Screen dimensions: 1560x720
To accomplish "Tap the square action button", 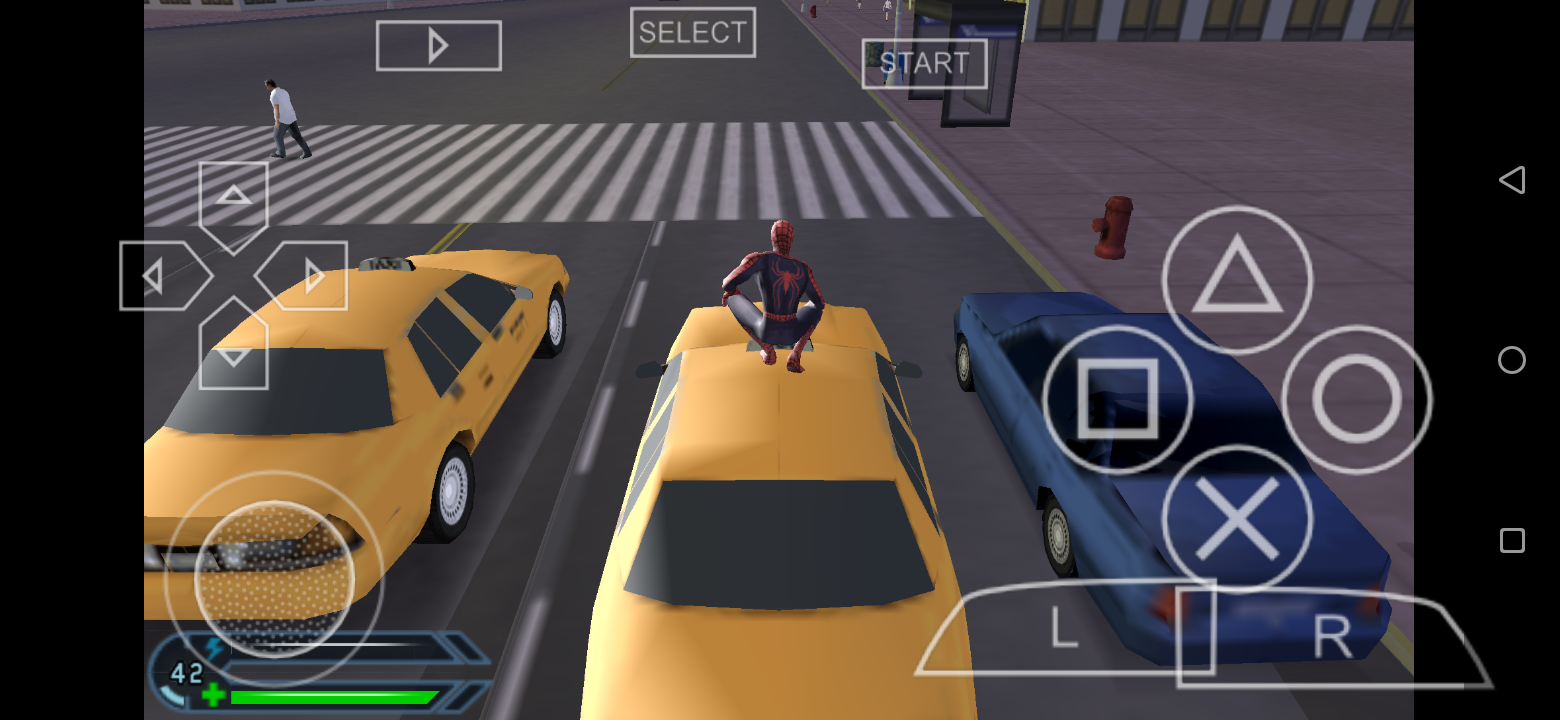I will 1117,399.
